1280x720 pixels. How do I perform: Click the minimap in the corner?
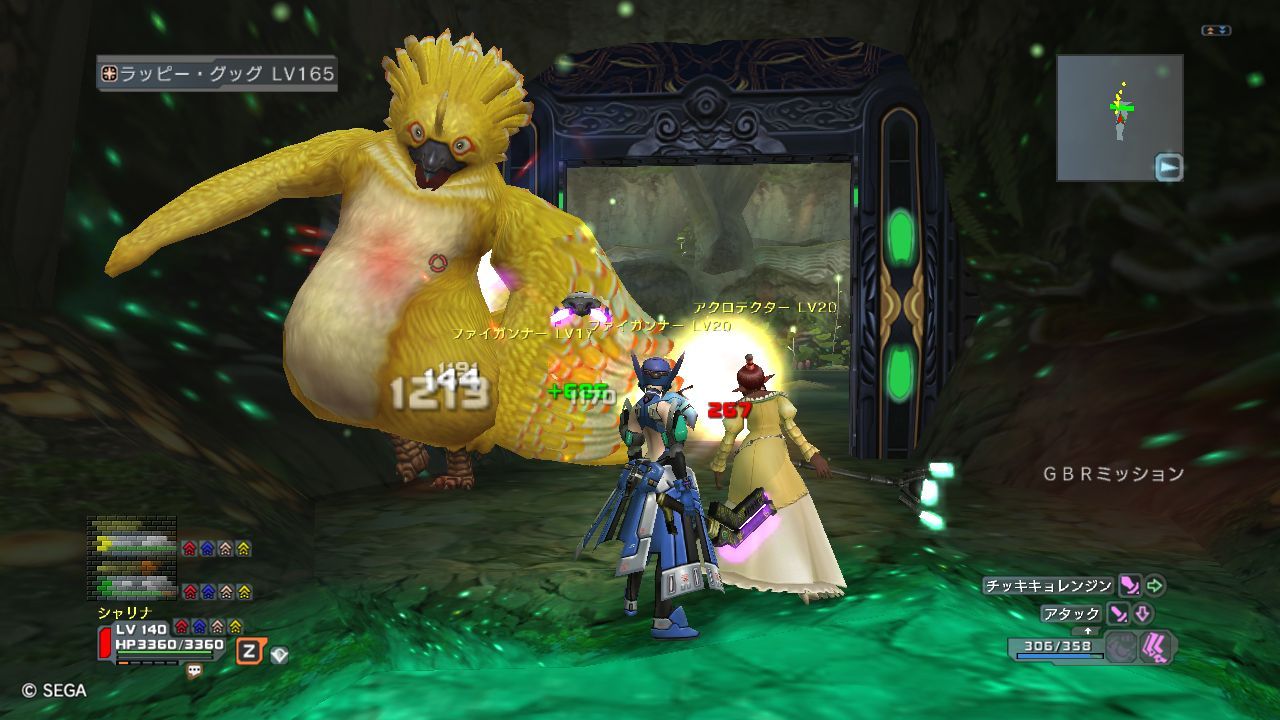pyautogui.click(x=1119, y=117)
